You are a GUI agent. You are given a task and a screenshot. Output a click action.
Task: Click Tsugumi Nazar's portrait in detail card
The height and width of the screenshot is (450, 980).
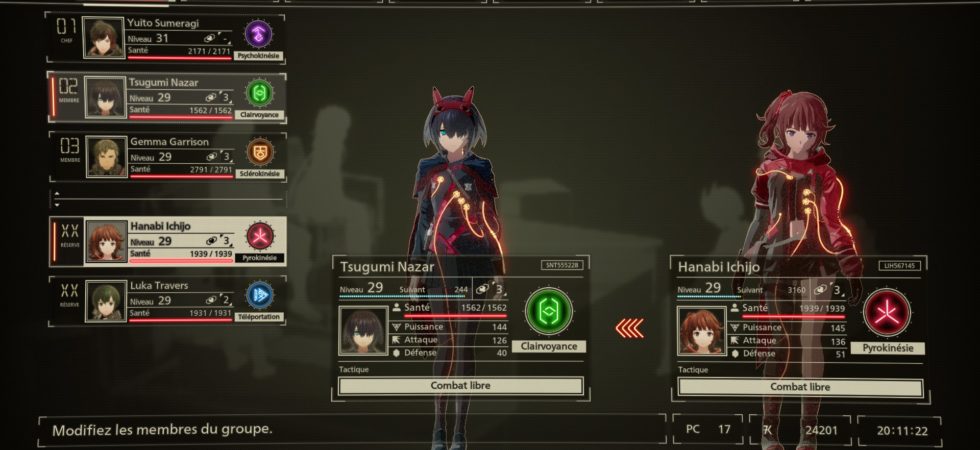363,330
